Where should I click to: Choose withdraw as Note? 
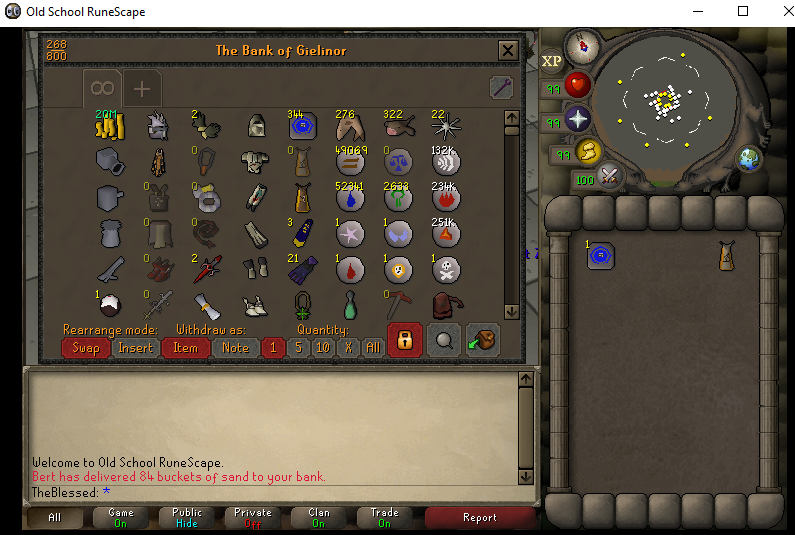pyautogui.click(x=235, y=348)
